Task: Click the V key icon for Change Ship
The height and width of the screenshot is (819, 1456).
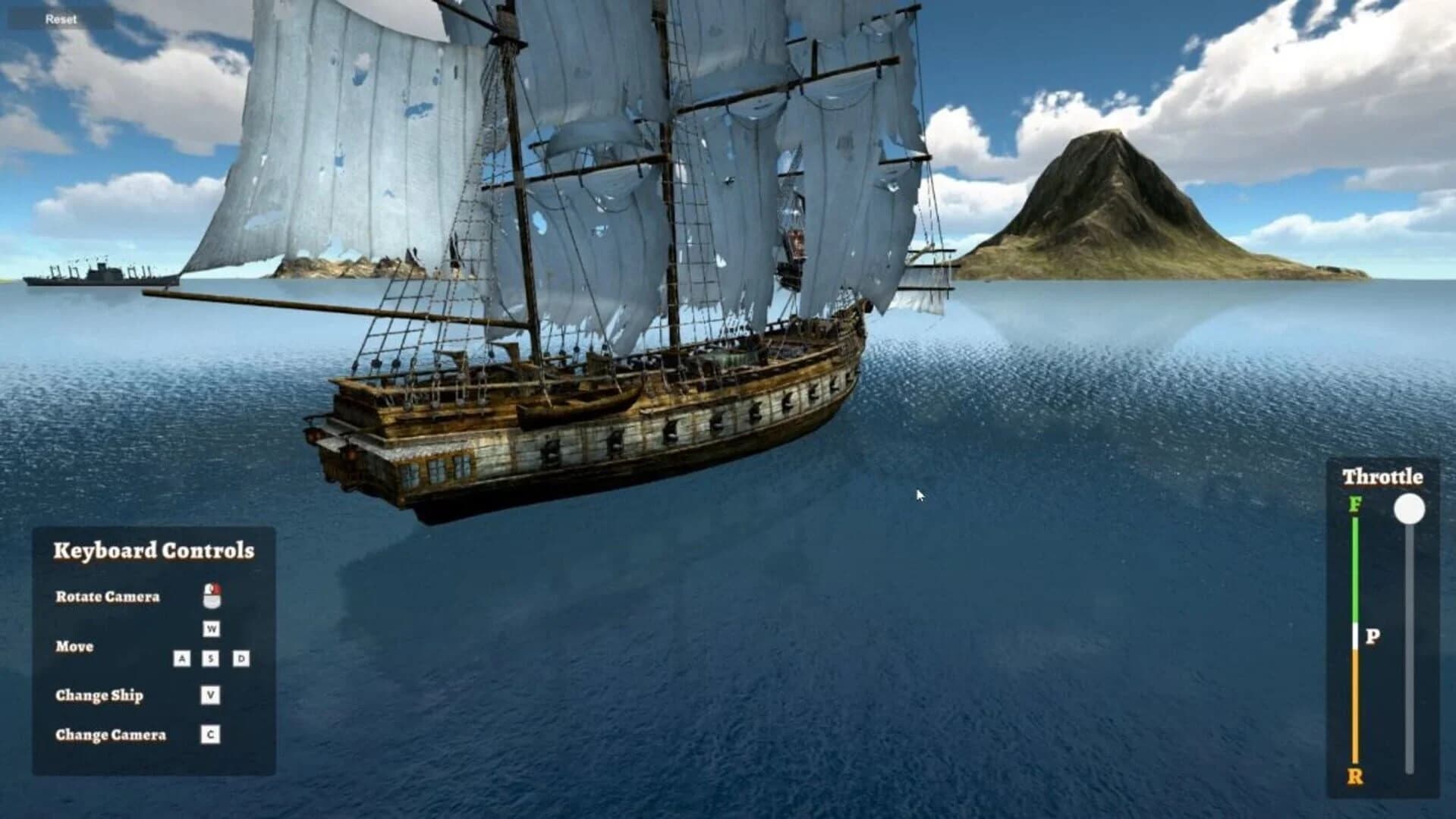Action: point(209,693)
